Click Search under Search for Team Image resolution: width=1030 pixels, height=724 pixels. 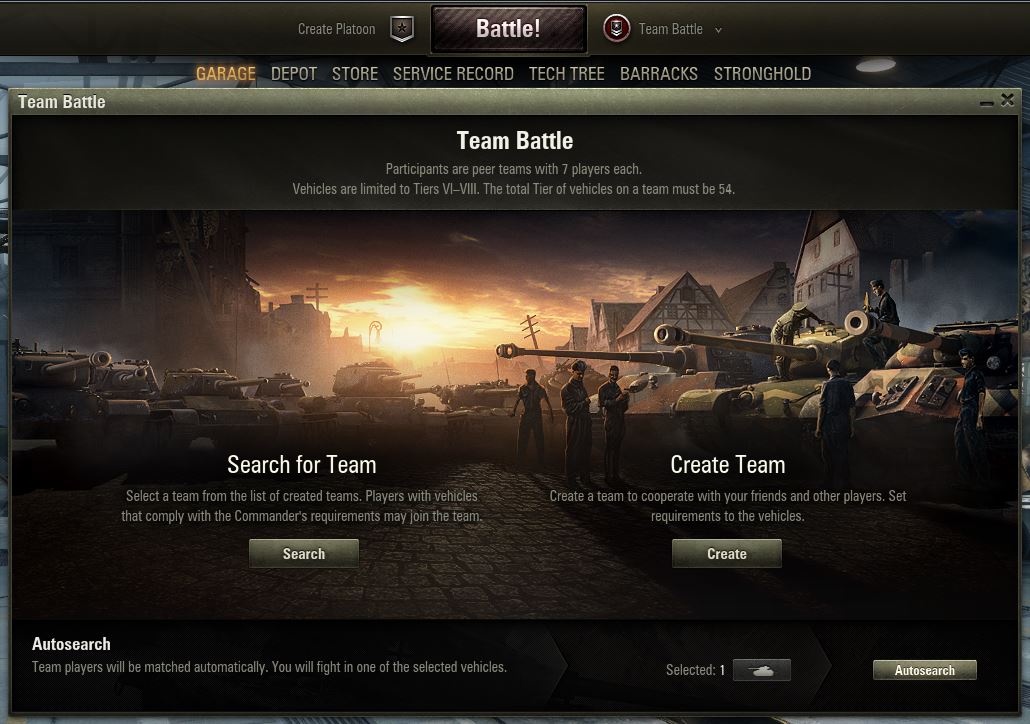click(304, 554)
